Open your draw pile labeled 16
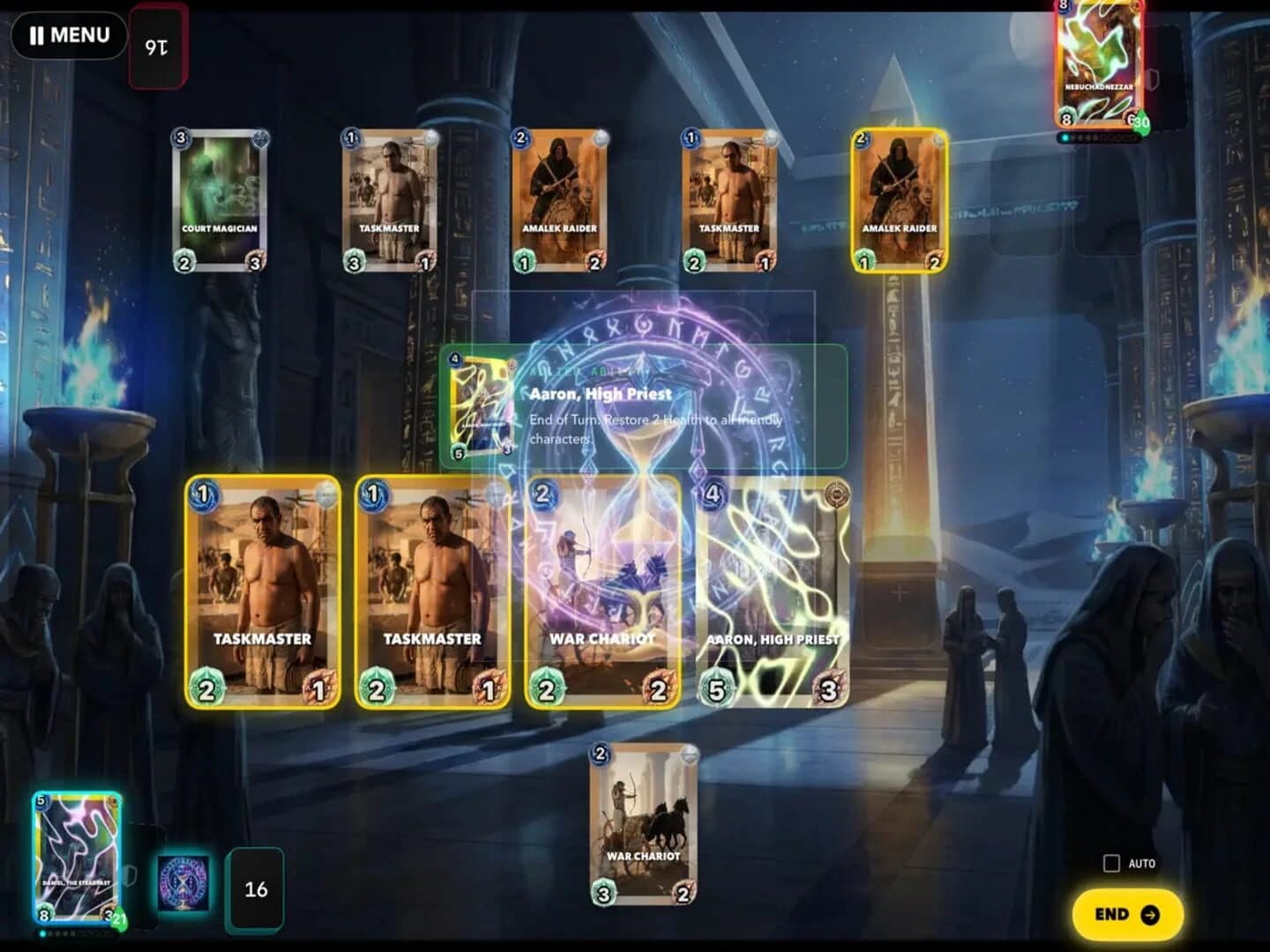 click(256, 890)
